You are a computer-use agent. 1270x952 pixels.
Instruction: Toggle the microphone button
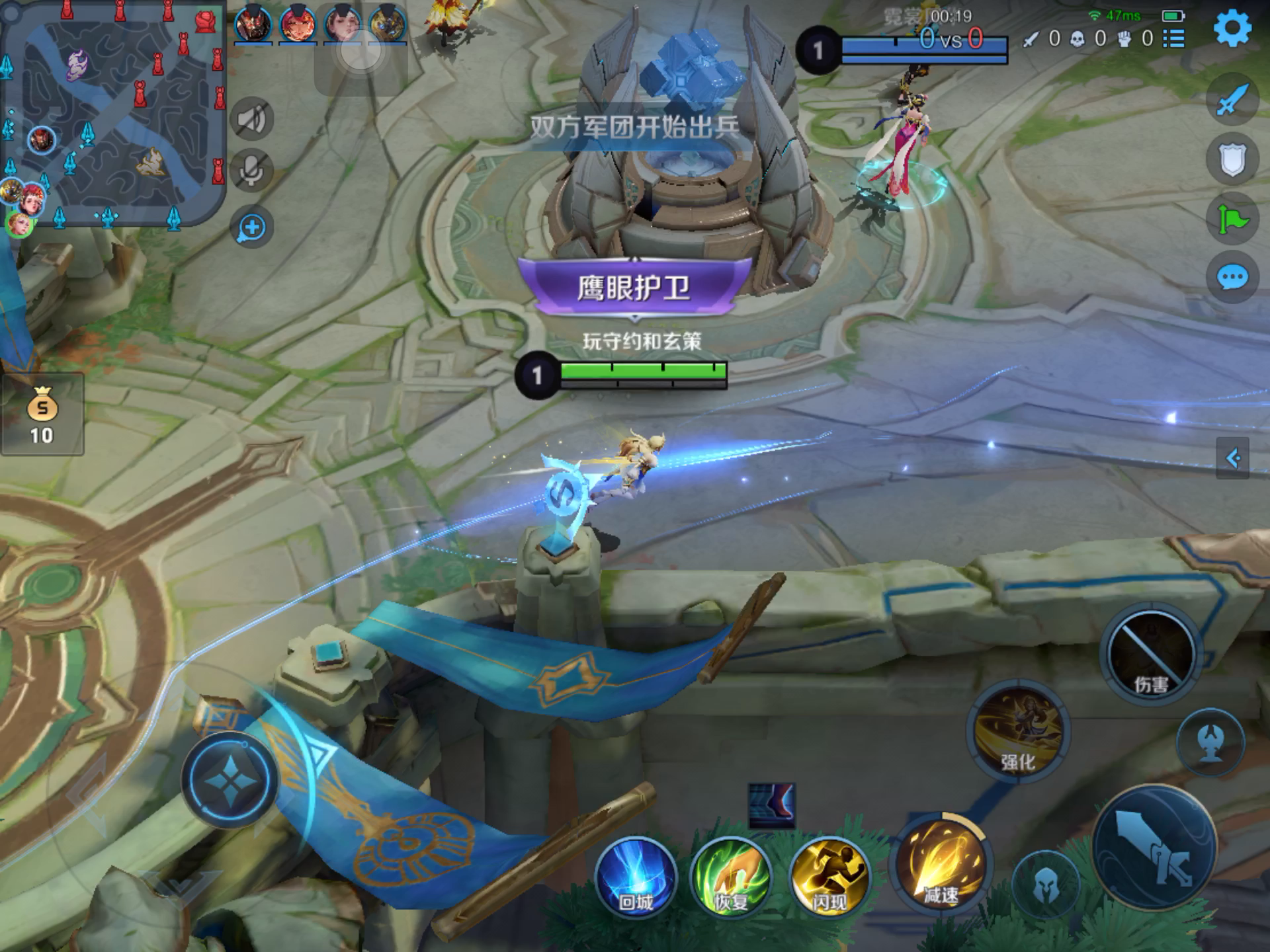coord(252,171)
